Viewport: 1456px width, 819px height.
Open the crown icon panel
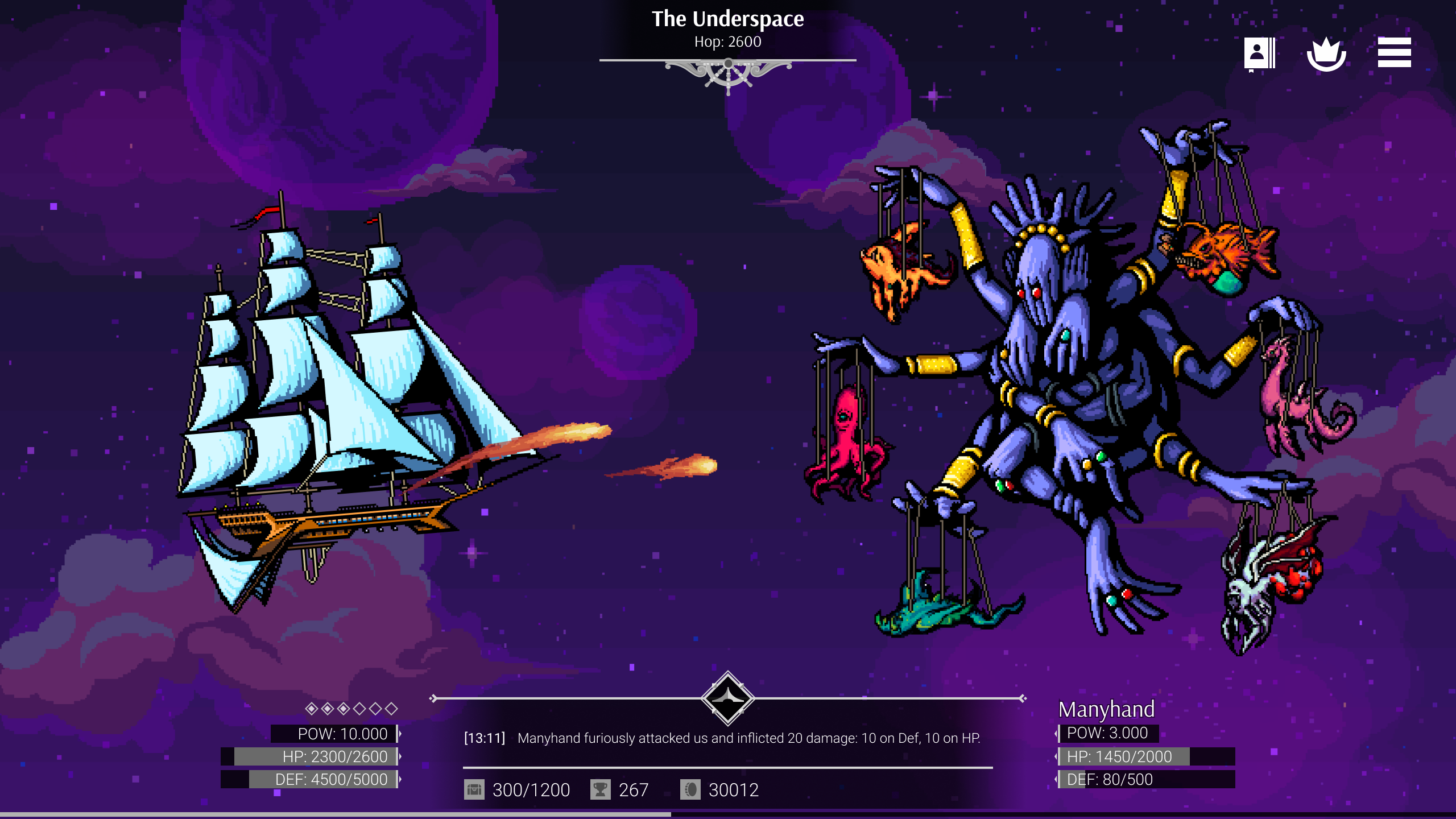pyautogui.click(x=1326, y=54)
